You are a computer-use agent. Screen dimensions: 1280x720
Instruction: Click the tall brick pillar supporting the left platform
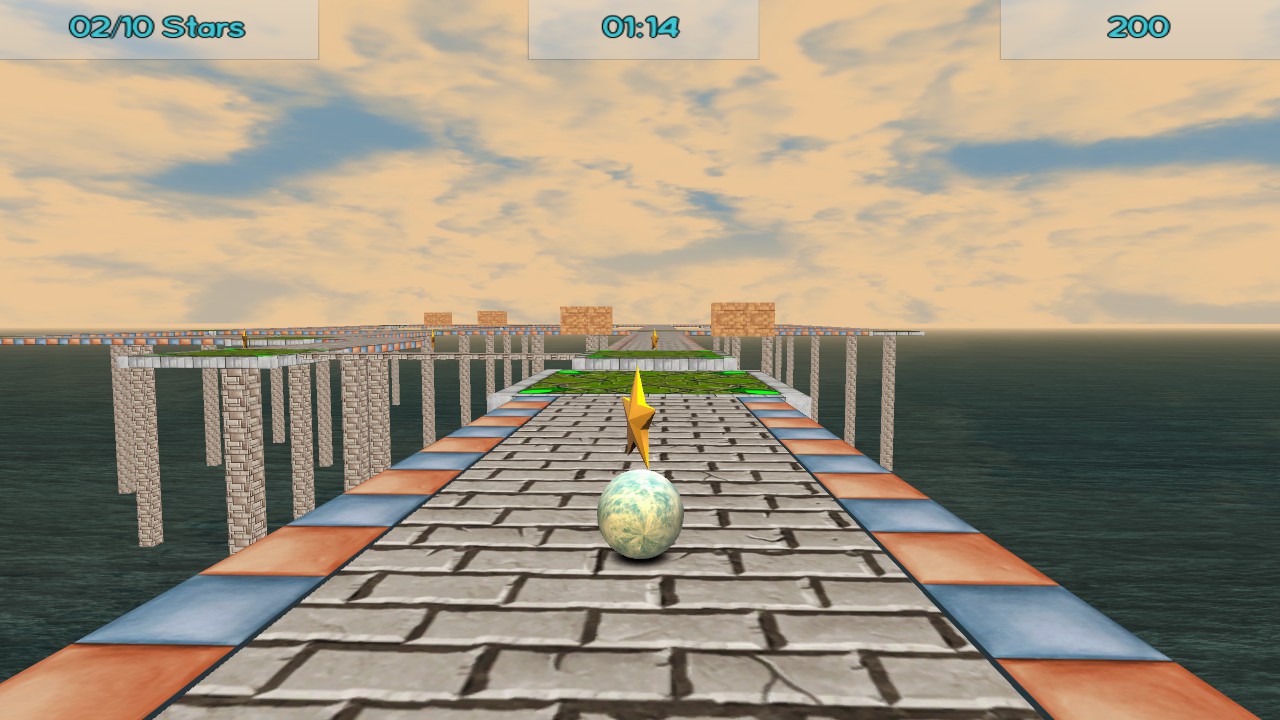245,450
